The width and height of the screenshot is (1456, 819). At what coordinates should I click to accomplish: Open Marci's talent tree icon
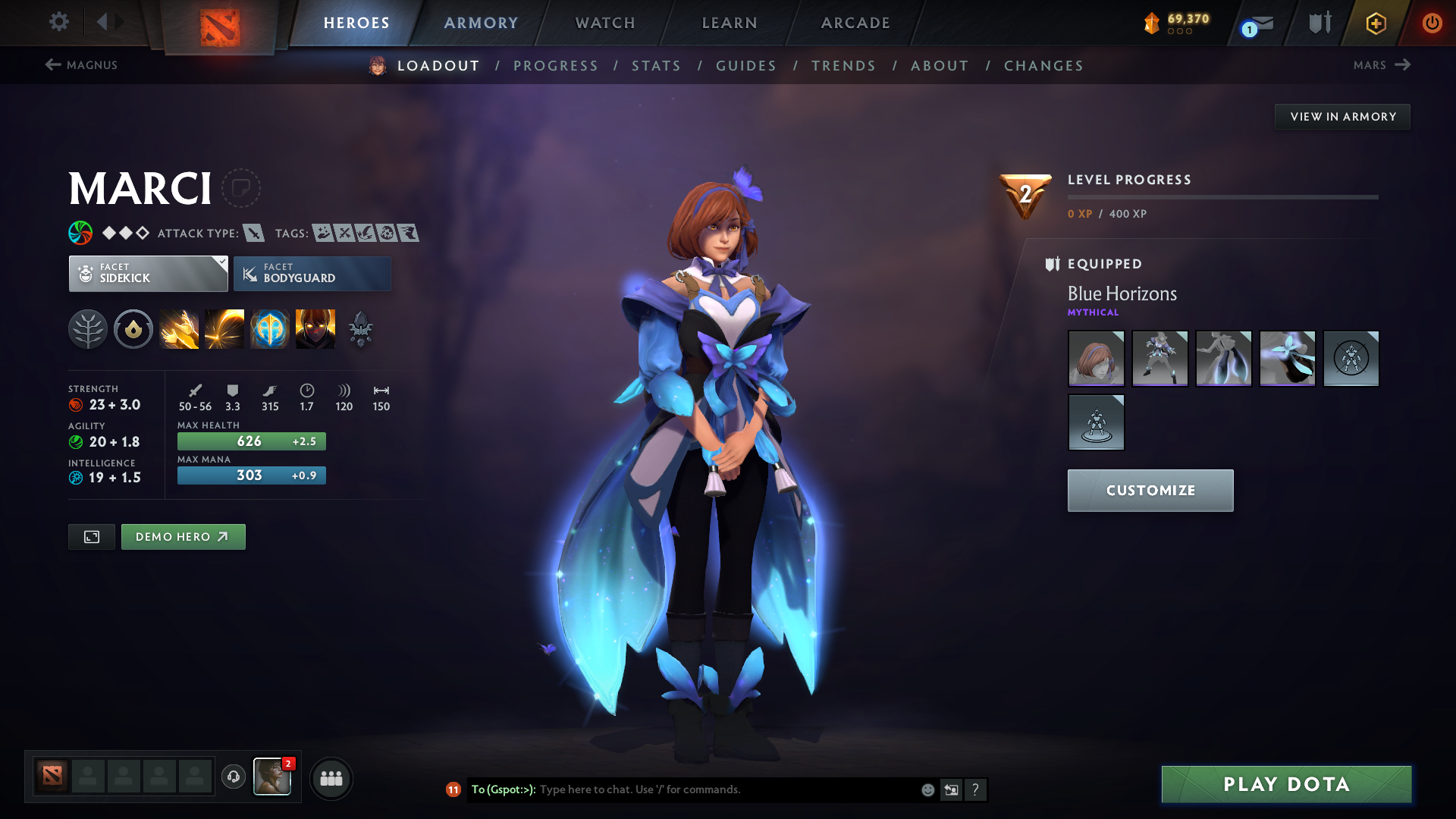(x=88, y=328)
